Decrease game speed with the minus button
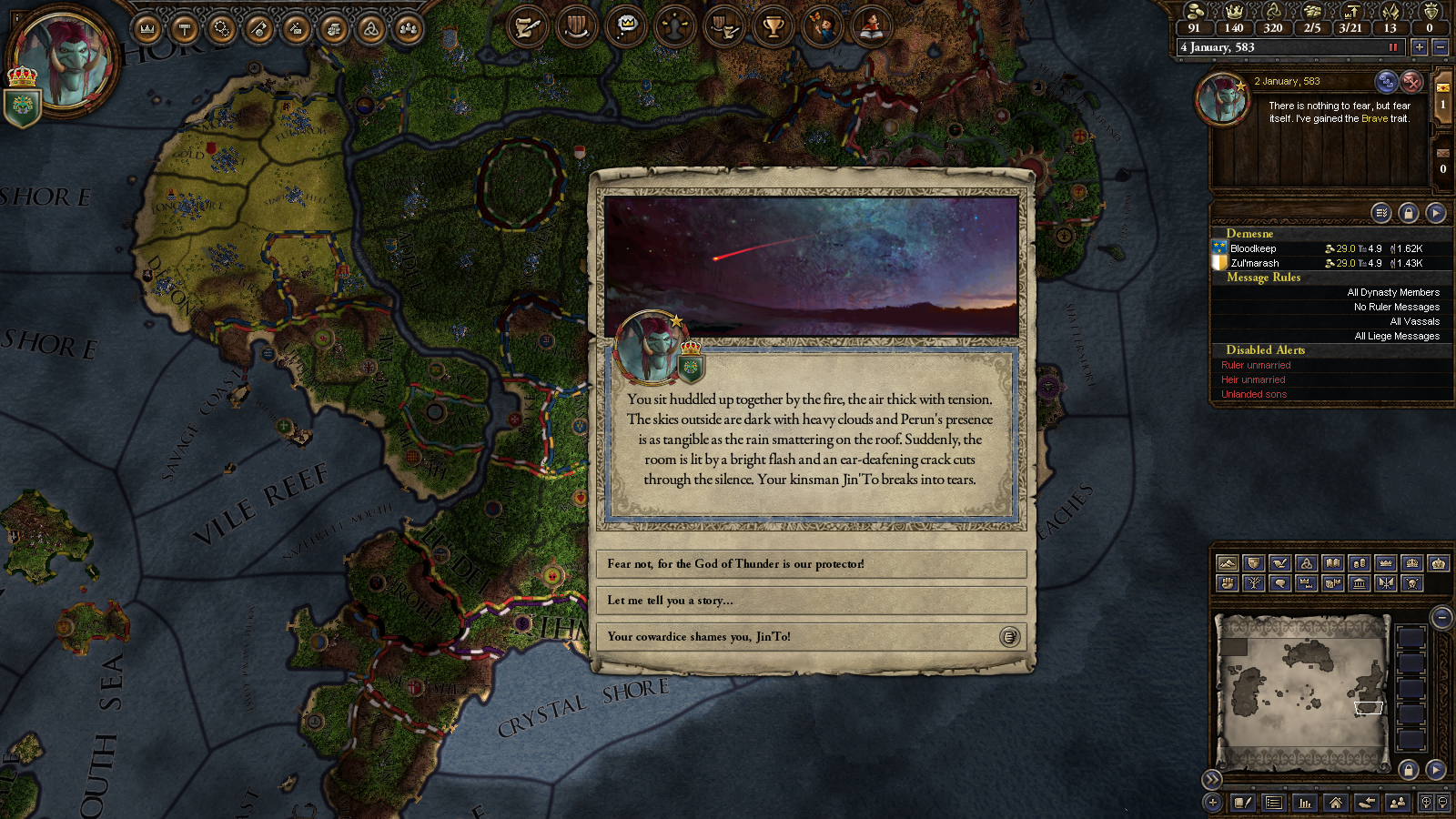Screen dimensions: 1456x819 tap(1441, 47)
